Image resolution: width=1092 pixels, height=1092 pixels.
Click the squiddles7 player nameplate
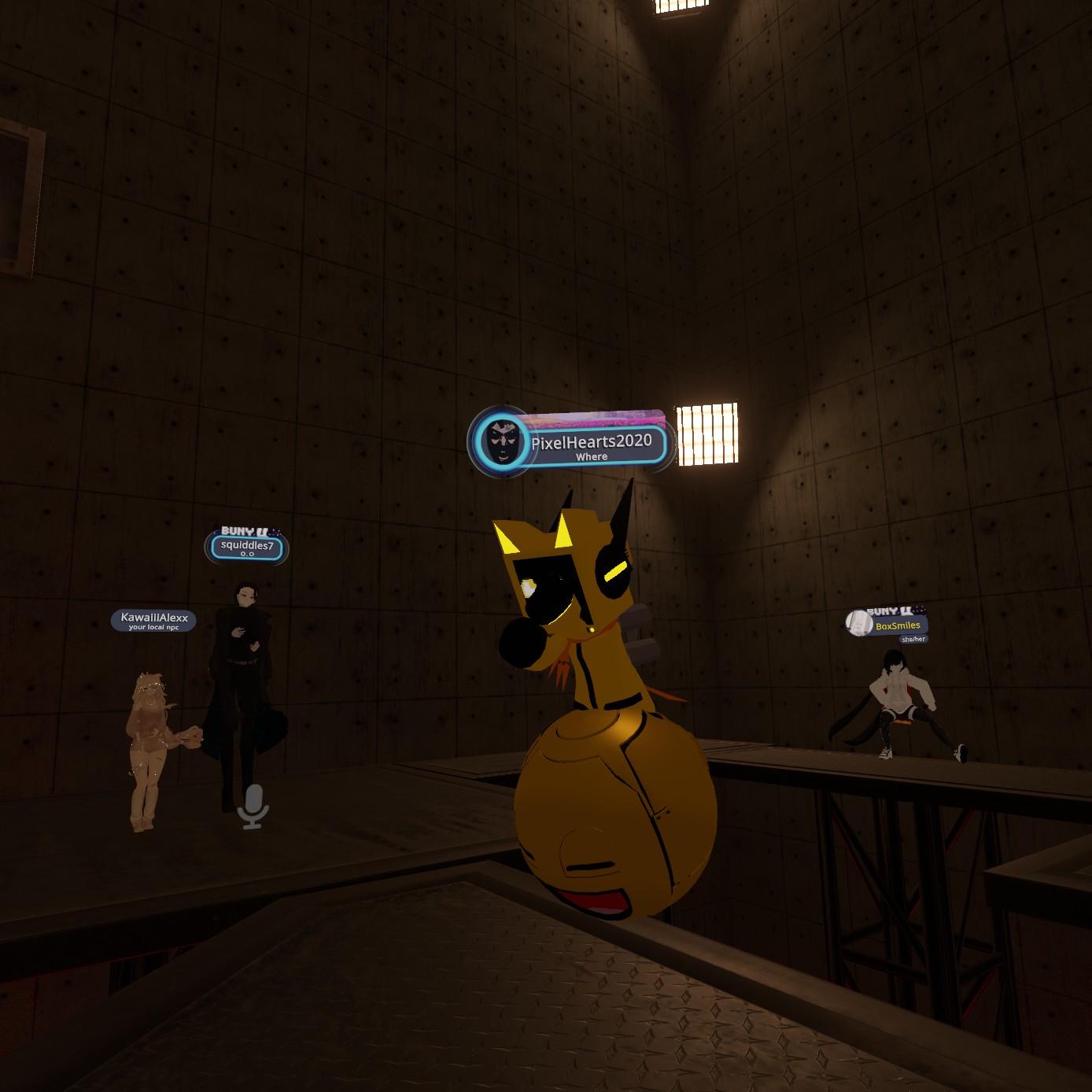[247, 547]
